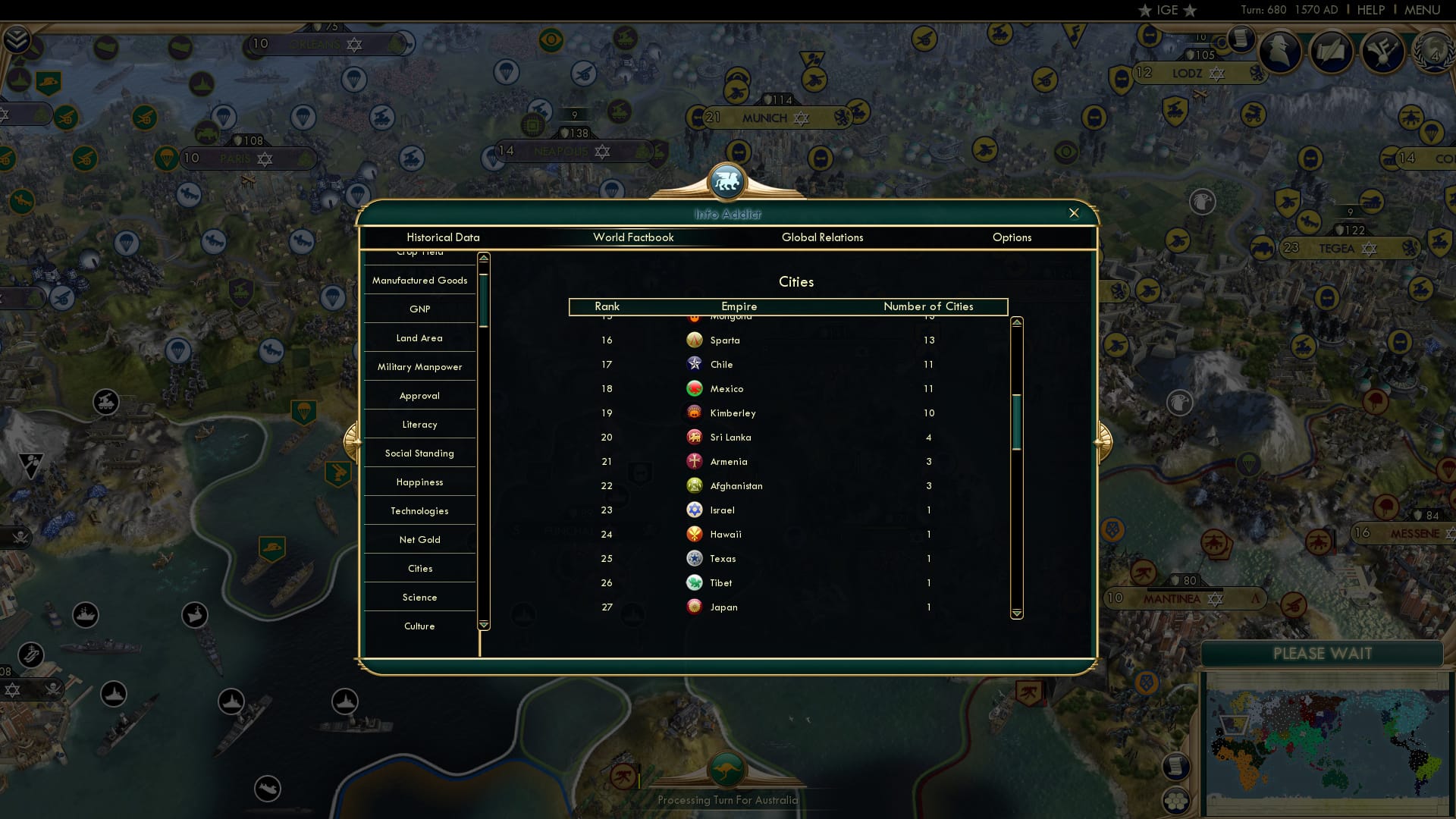Click the Info Addict pegasus emblem above the panel
Screen dimensions: 1456x819
[727, 180]
